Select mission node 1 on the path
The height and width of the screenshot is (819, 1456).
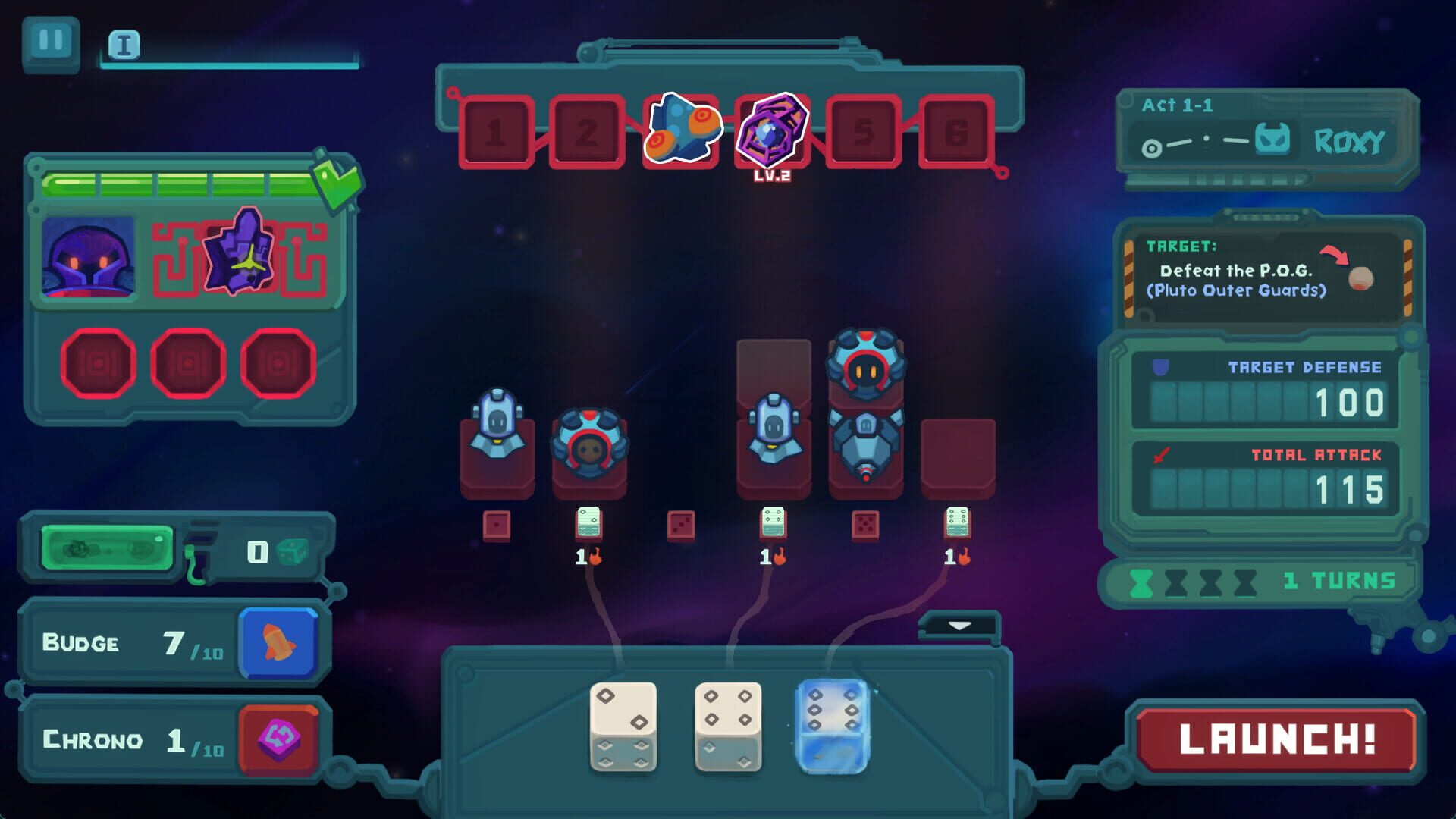click(497, 130)
